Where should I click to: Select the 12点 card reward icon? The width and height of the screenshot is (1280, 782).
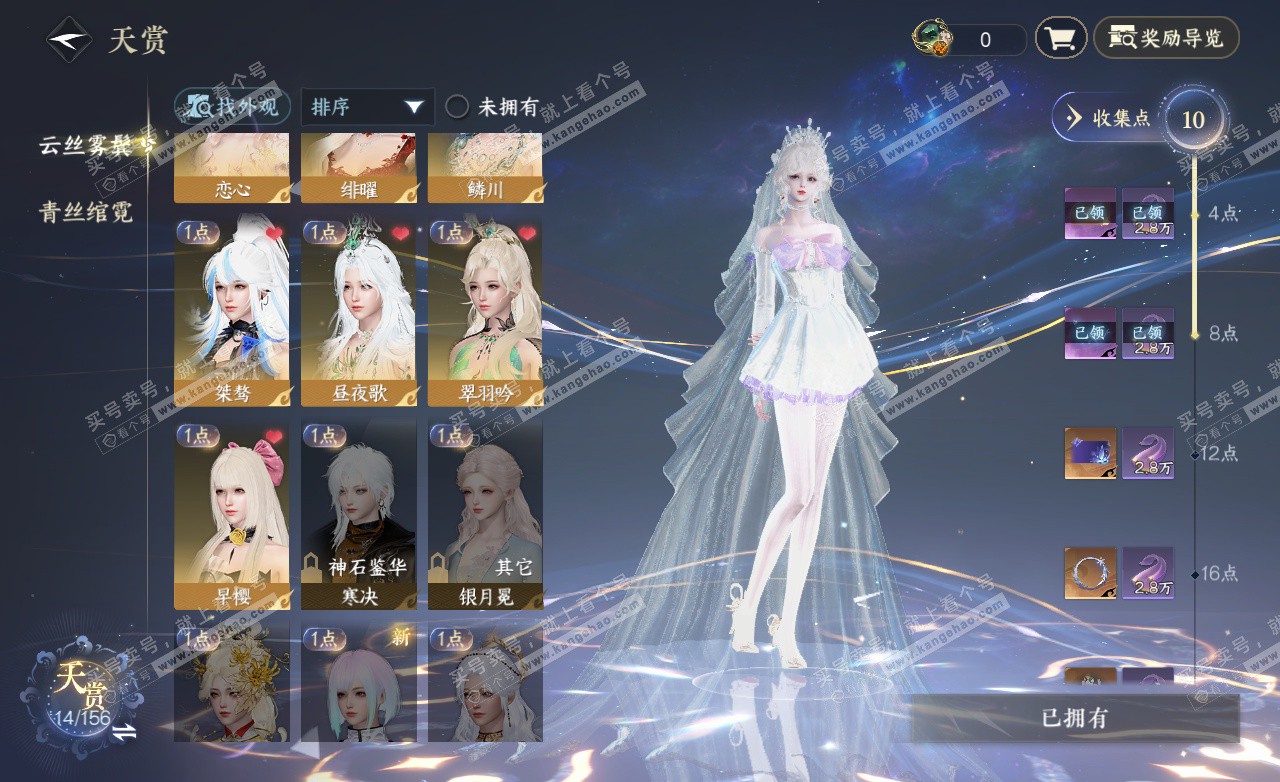coord(1090,453)
